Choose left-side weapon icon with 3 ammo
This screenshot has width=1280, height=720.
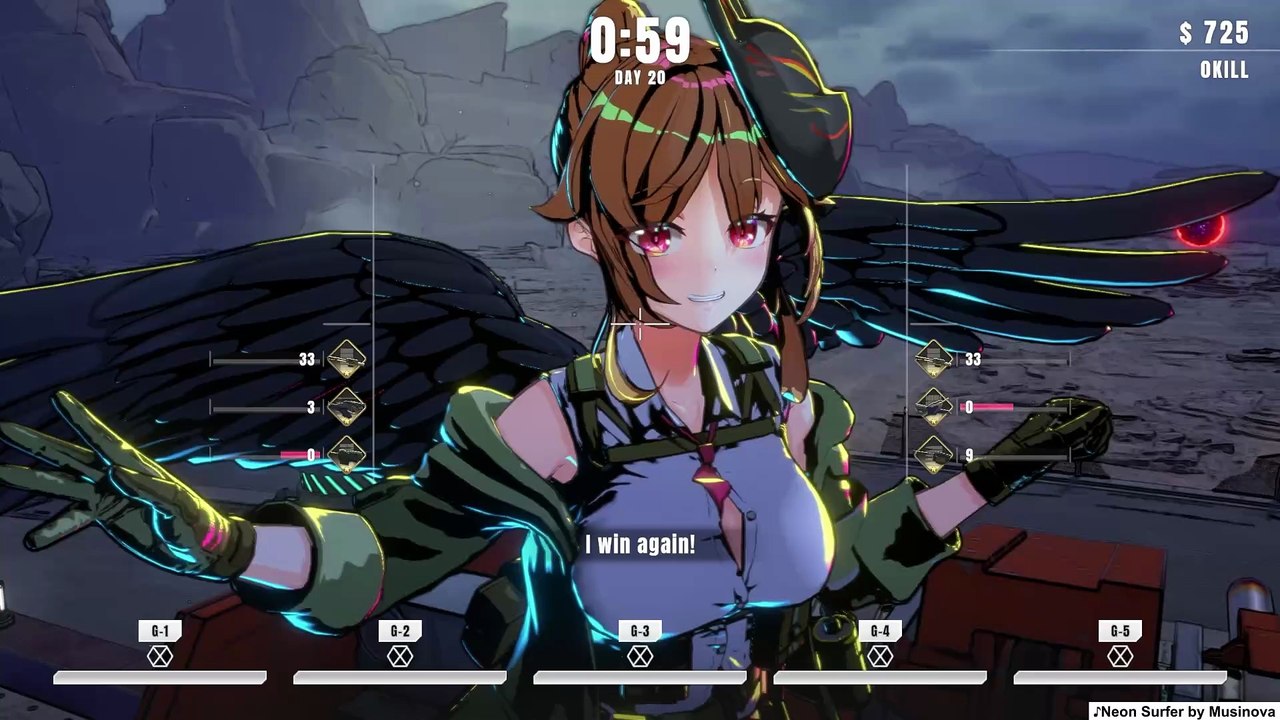click(347, 407)
